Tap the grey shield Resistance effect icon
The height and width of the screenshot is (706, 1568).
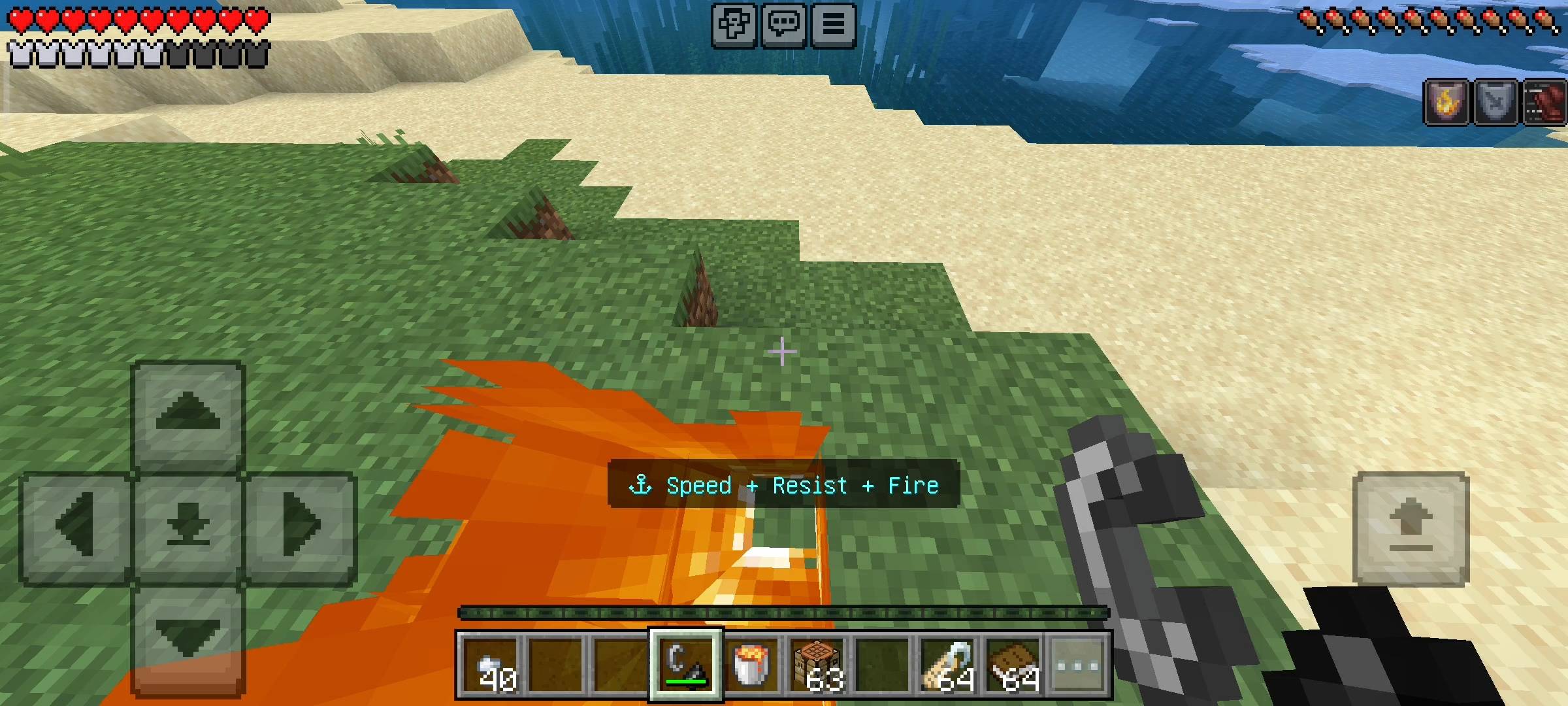1495,102
